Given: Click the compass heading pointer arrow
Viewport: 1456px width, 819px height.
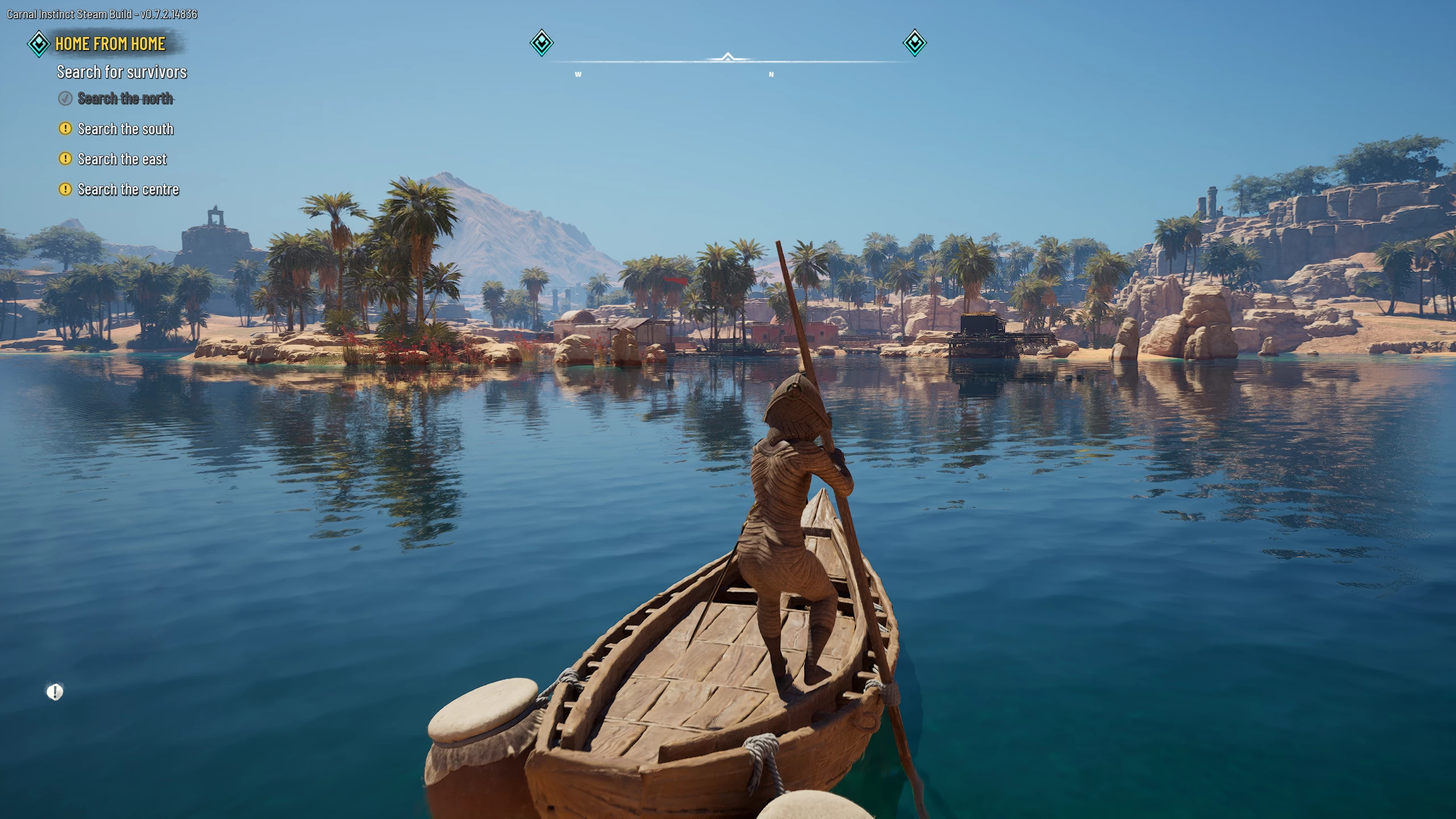Looking at the screenshot, I should 727,57.
